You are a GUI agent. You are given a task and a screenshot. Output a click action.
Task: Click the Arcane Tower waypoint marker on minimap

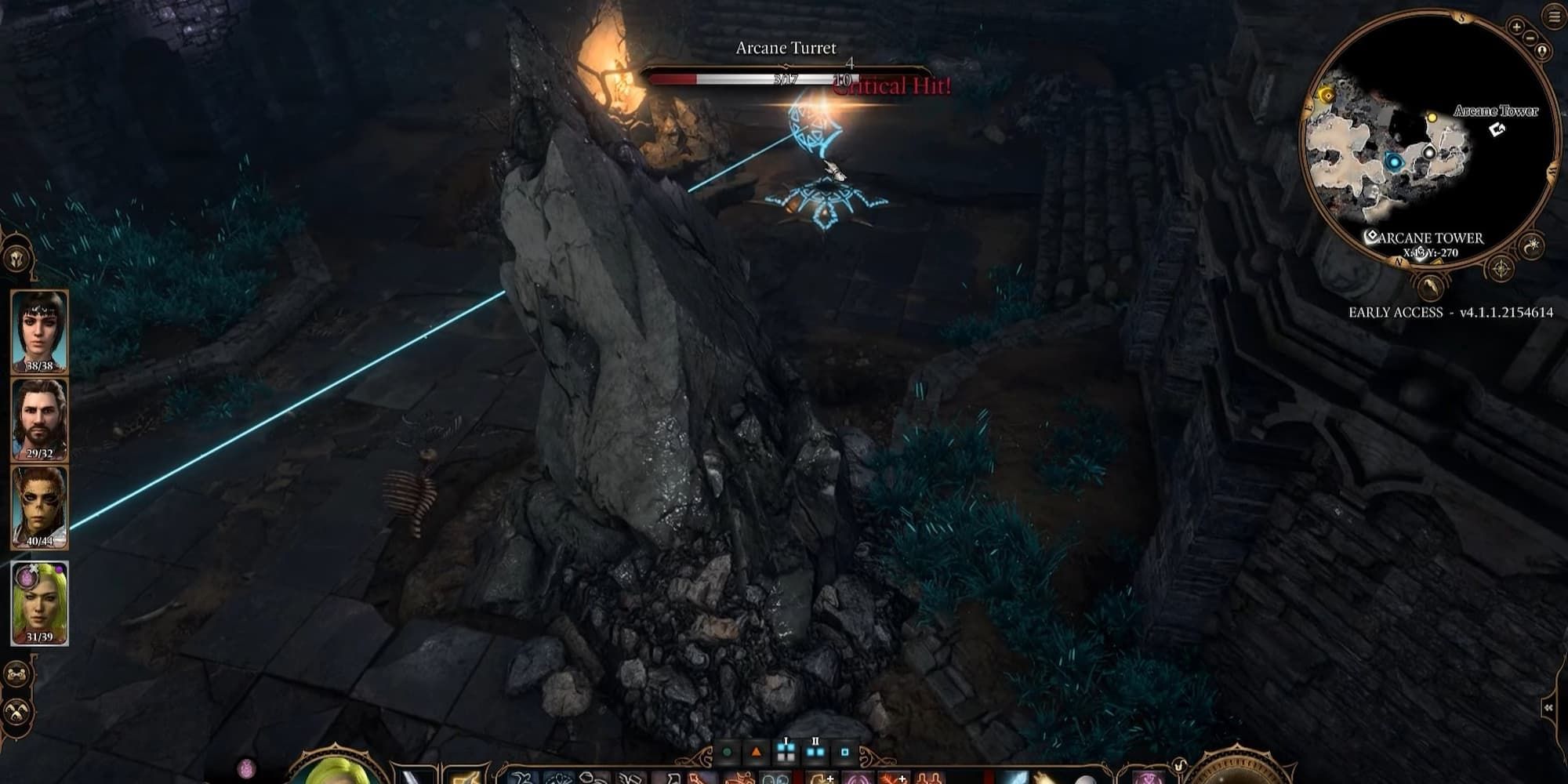coord(1497,129)
